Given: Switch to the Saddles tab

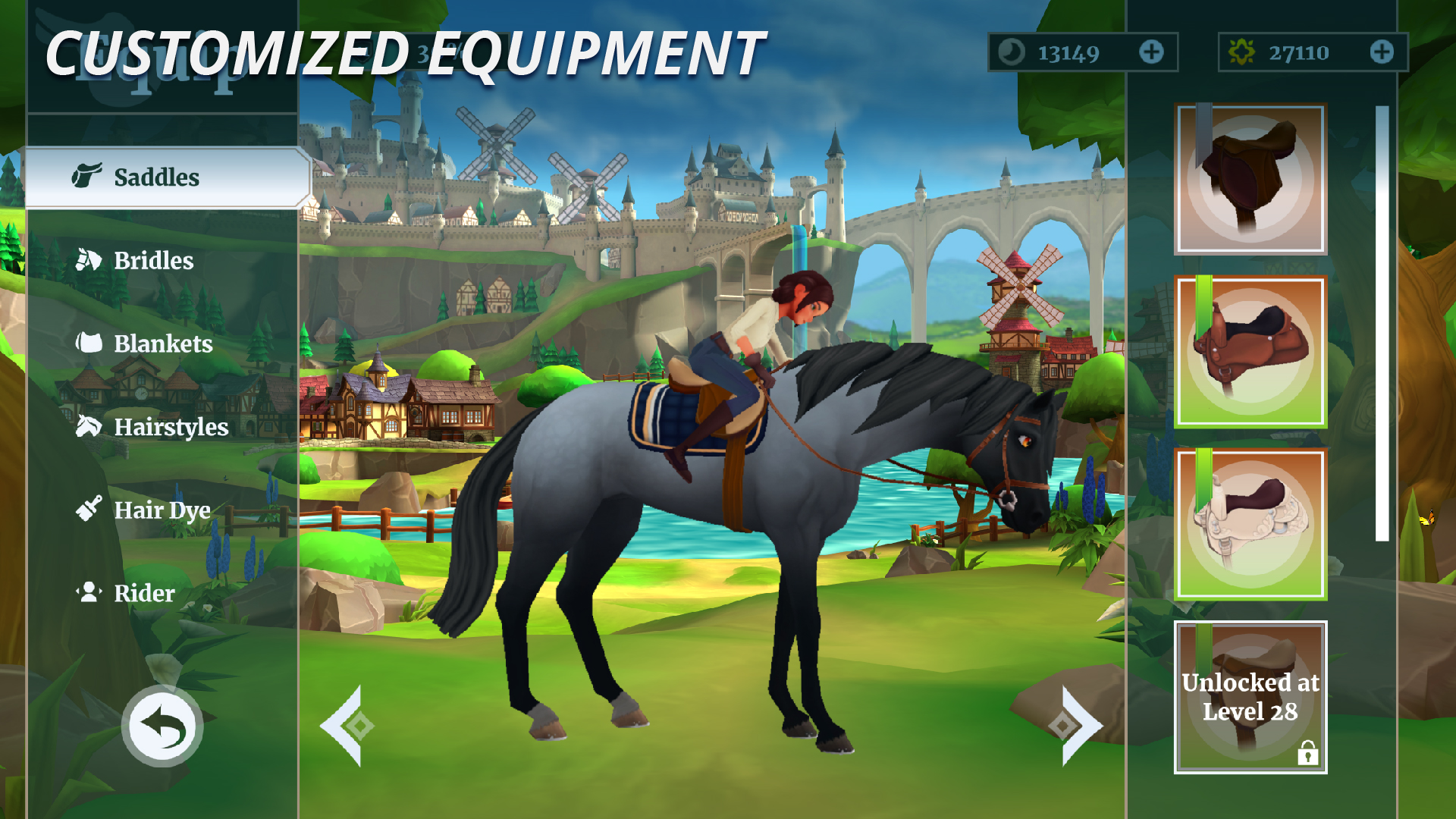Looking at the screenshot, I should 155,176.
